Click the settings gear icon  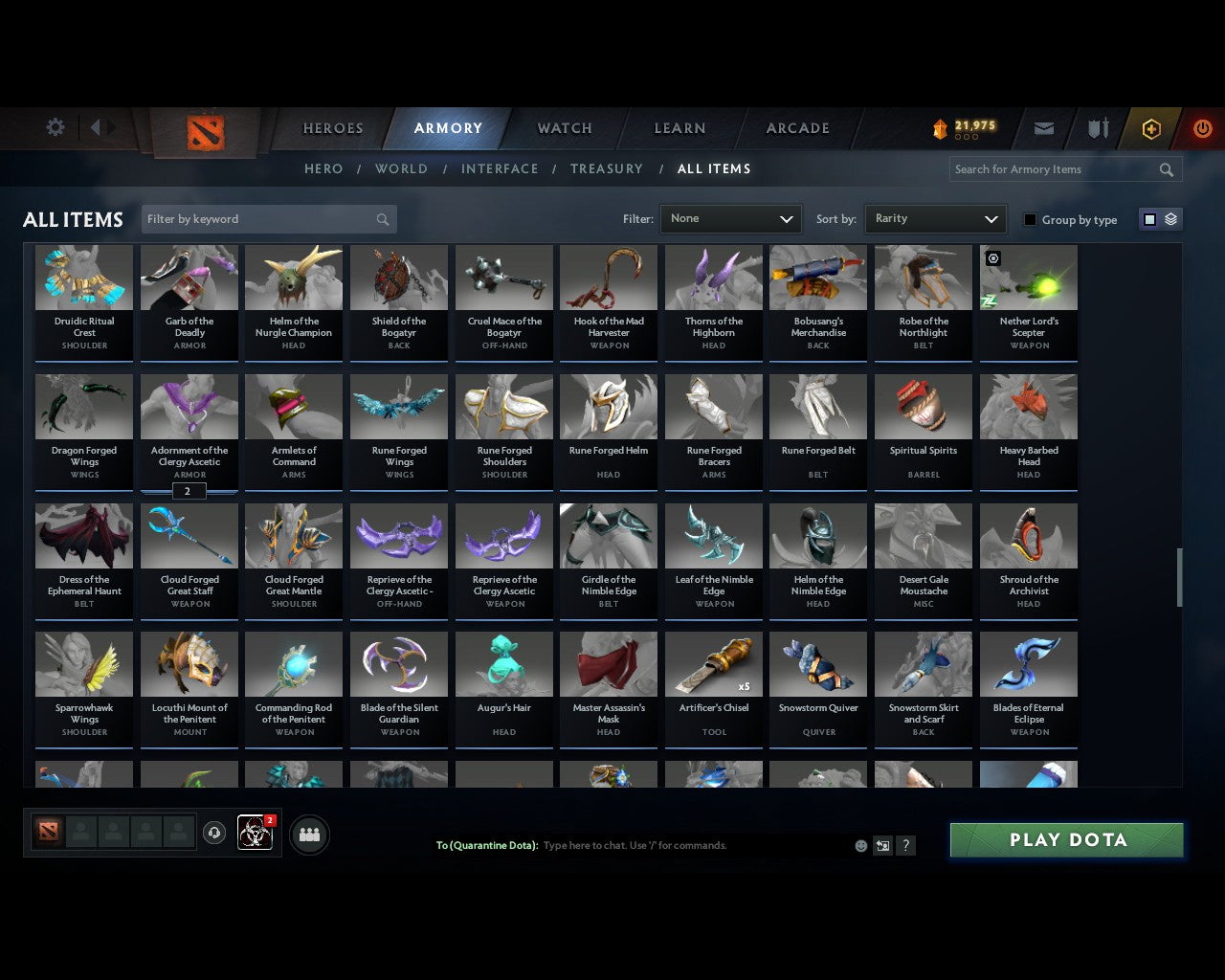click(55, 127)
